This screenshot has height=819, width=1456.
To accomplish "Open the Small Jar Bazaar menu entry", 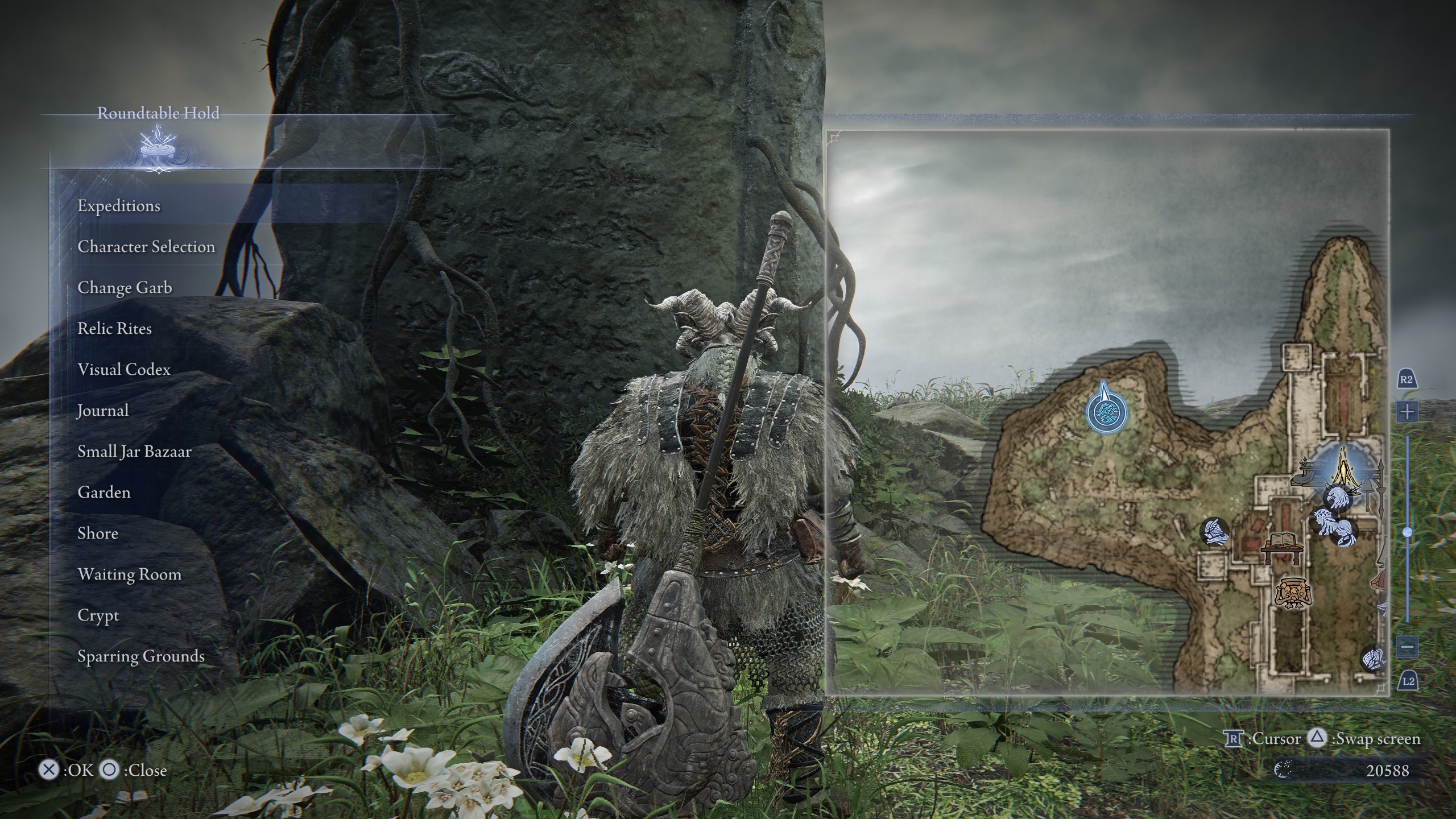I will 135,451.
